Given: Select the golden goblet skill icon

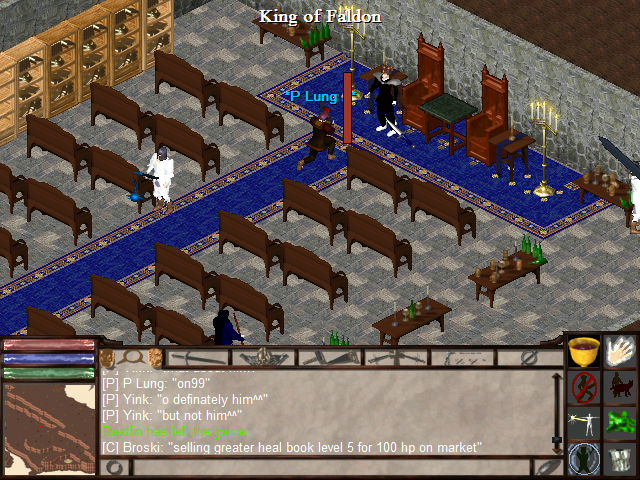Looking at the screenshot, I should click(x=584, y=352).
